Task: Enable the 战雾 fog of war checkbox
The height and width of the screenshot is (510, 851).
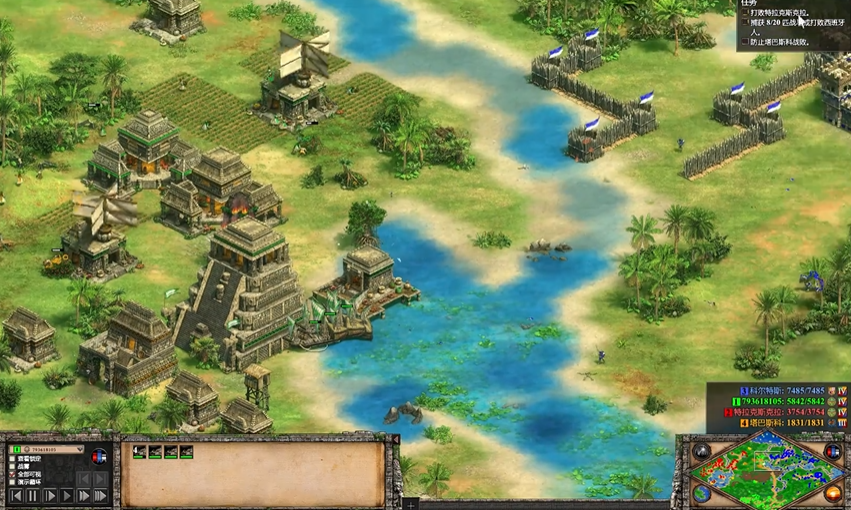Action: [13, 466]
